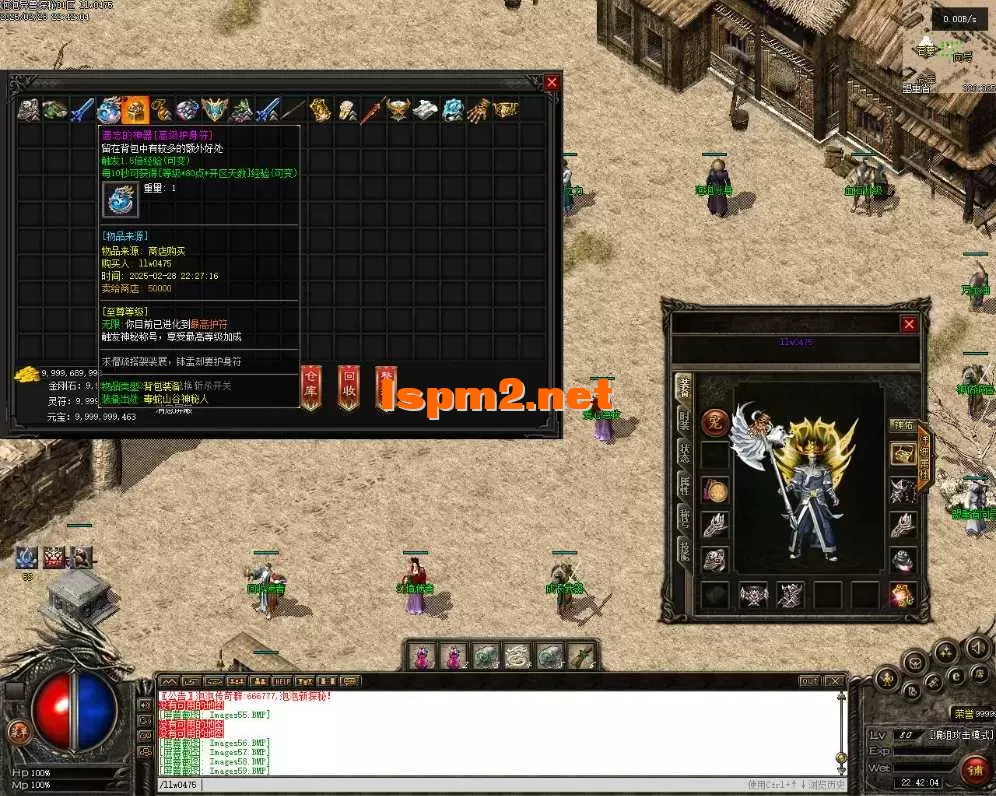Select the gold medal equipment slot
The height and width of the screenshot is (796, 996).
pyautogui.click(x=714, y=490)
